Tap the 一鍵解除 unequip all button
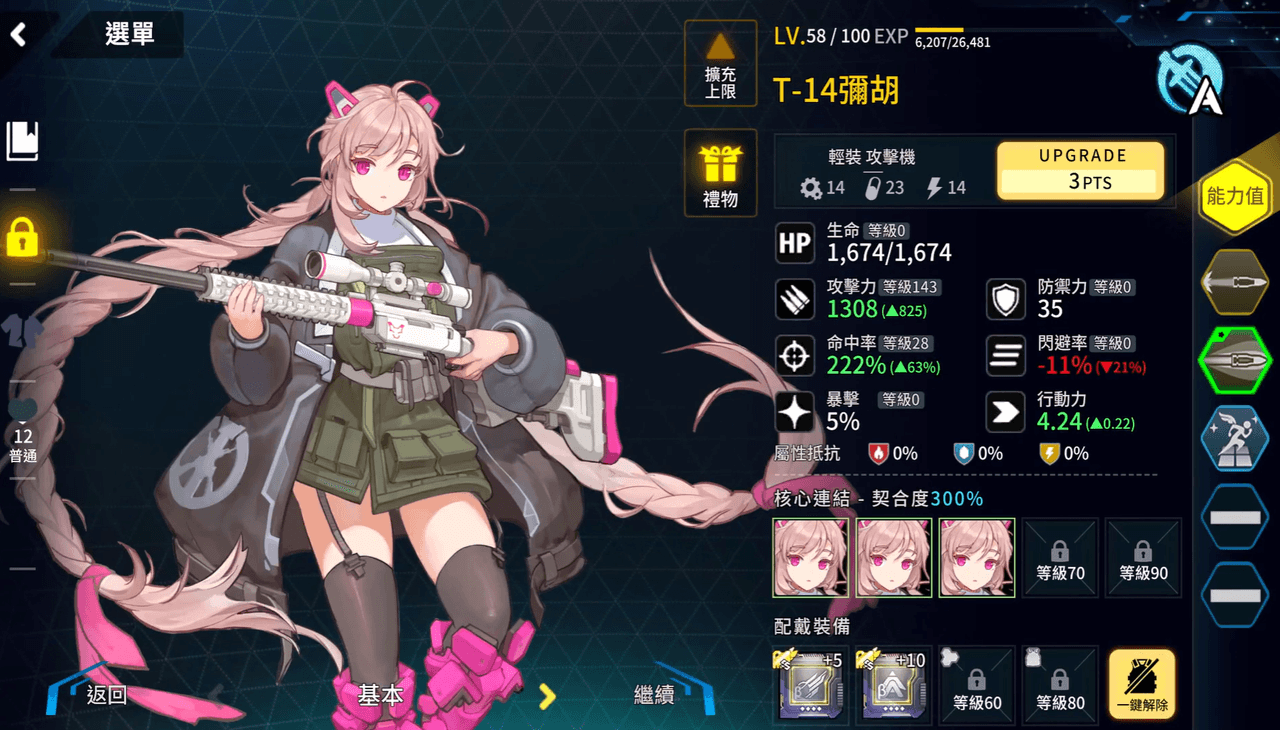This screenshot has width=1280, height=730. tap(1142, 685)
